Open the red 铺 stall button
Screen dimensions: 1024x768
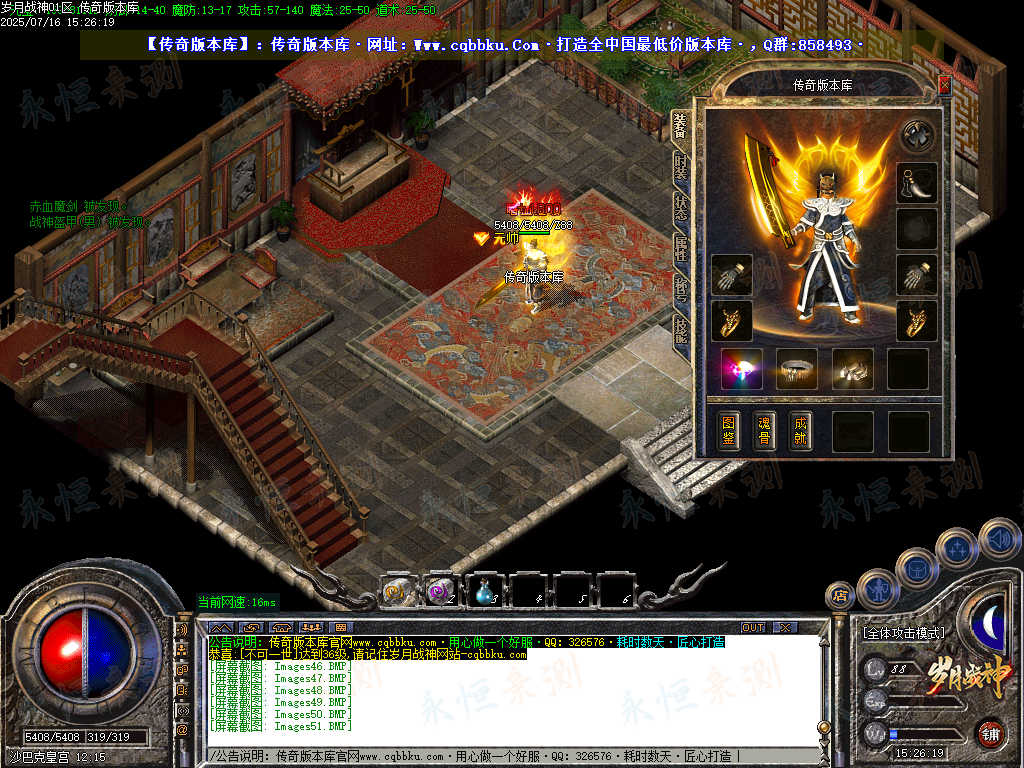[990, 733]
